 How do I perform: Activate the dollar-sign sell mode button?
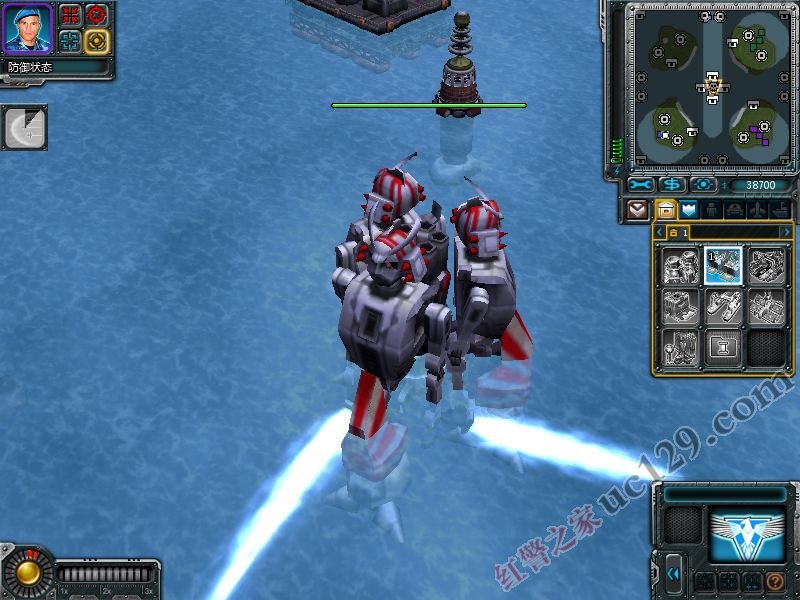pyautogui.click(x=672, y=185)
